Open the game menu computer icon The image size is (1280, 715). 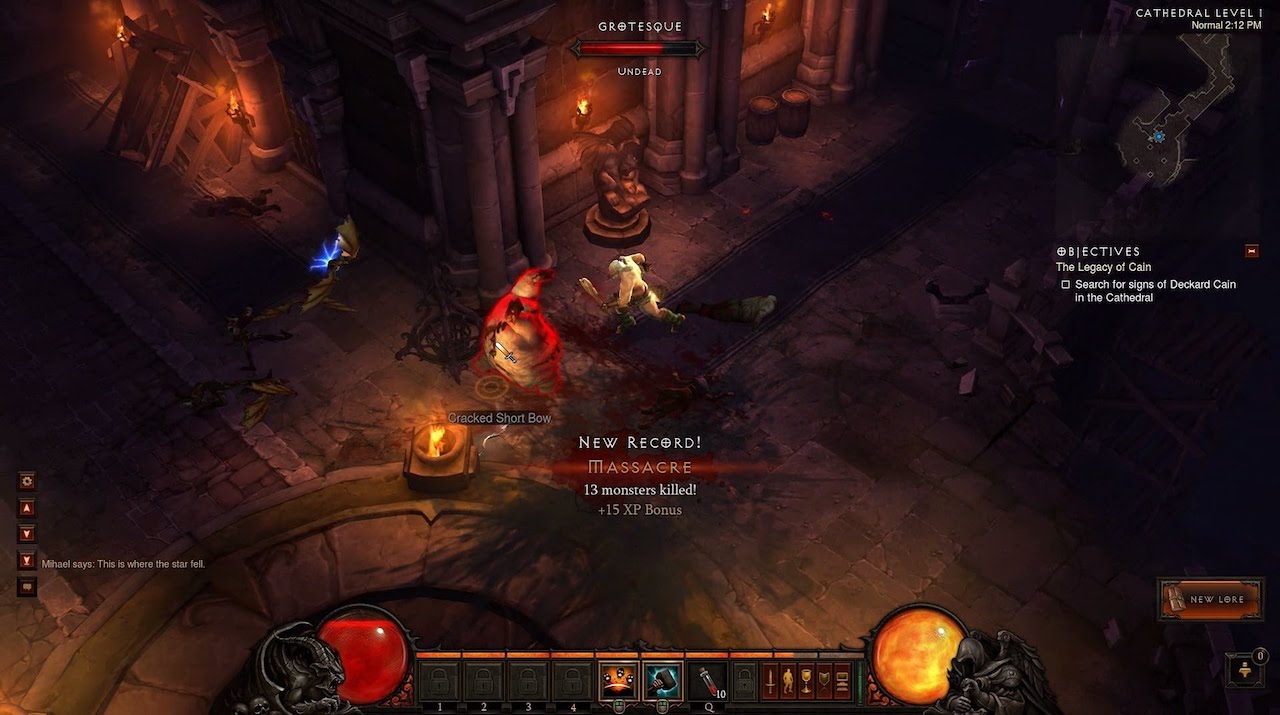click(842, 681)
